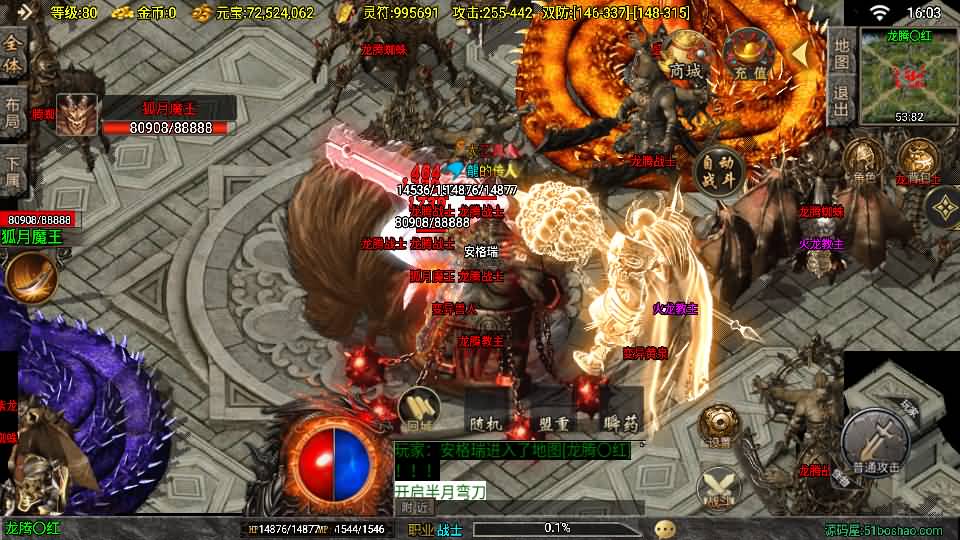
Task: Open the chat bubble icon
Action: pos(665,528)
